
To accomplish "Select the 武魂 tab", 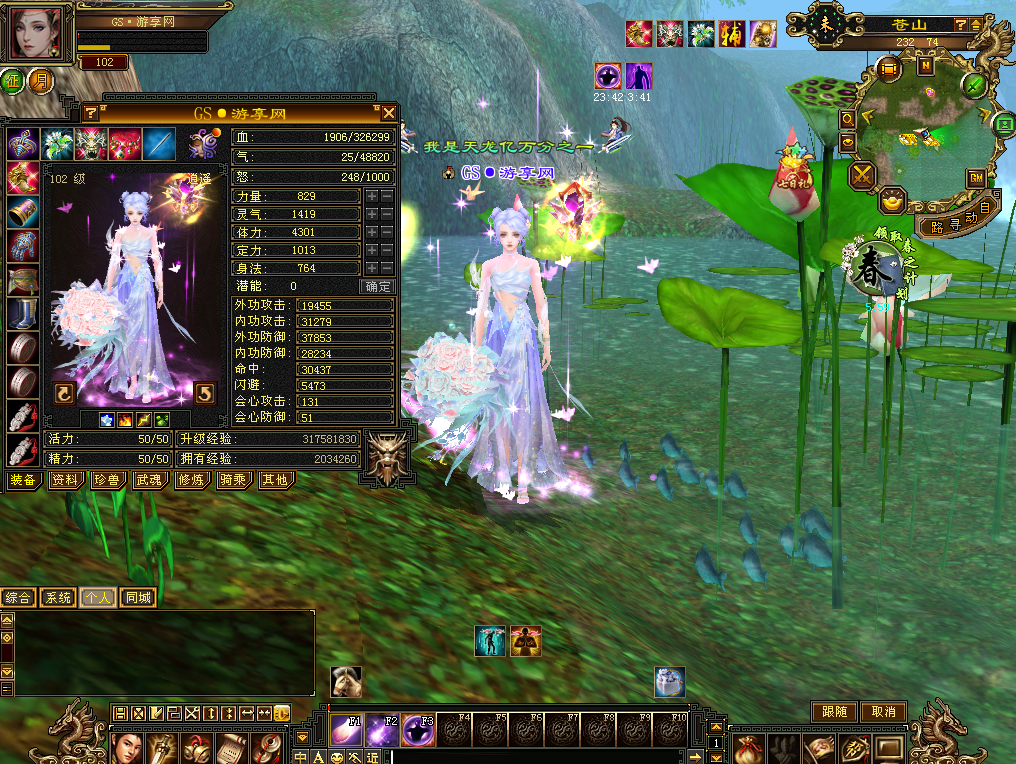I will 148,481.
